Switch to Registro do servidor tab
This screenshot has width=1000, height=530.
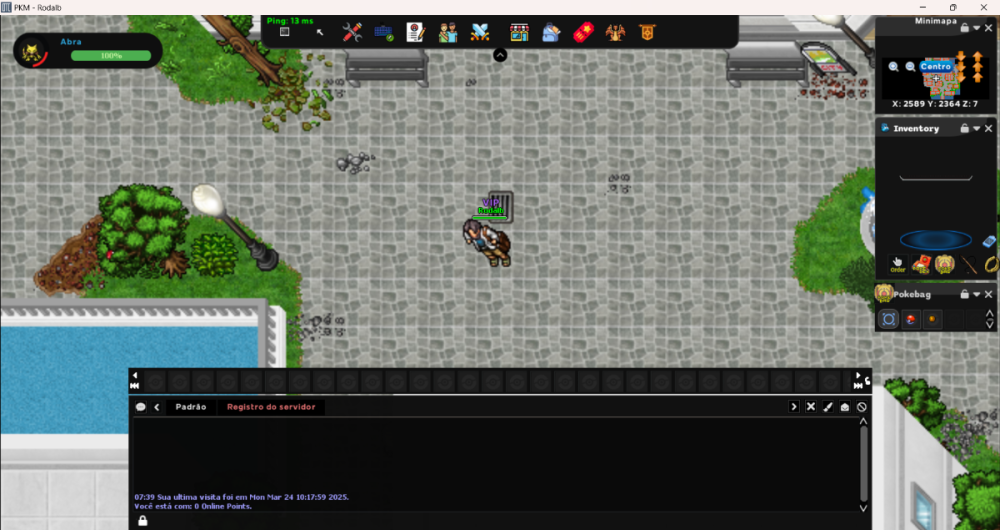point(271,407)
